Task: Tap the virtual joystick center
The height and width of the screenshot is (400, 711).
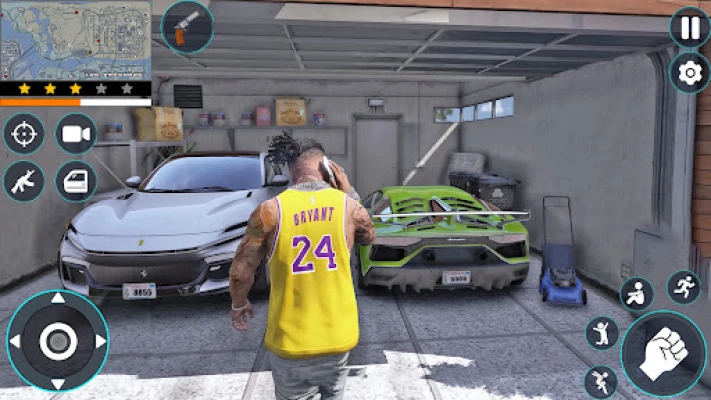Action: coord(58,341)
